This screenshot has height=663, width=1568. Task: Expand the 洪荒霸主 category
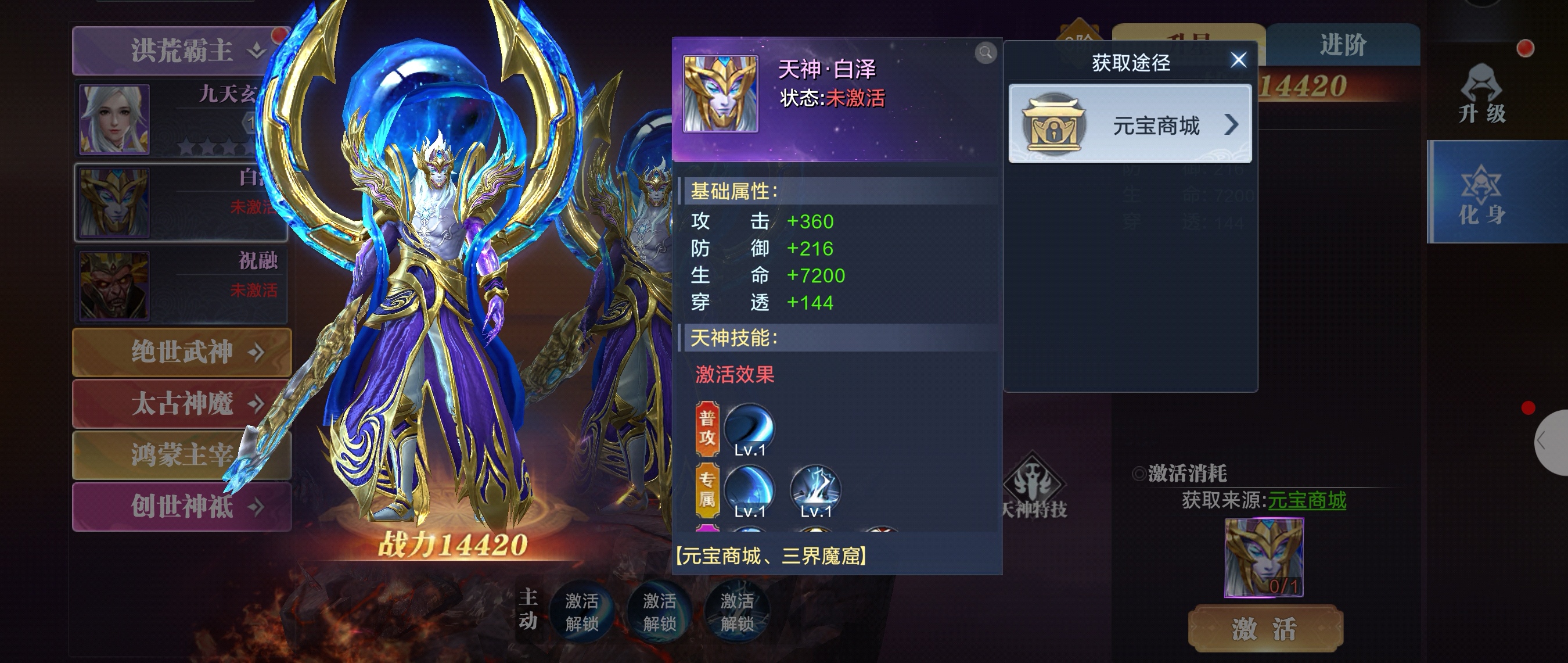click(181, 51)
